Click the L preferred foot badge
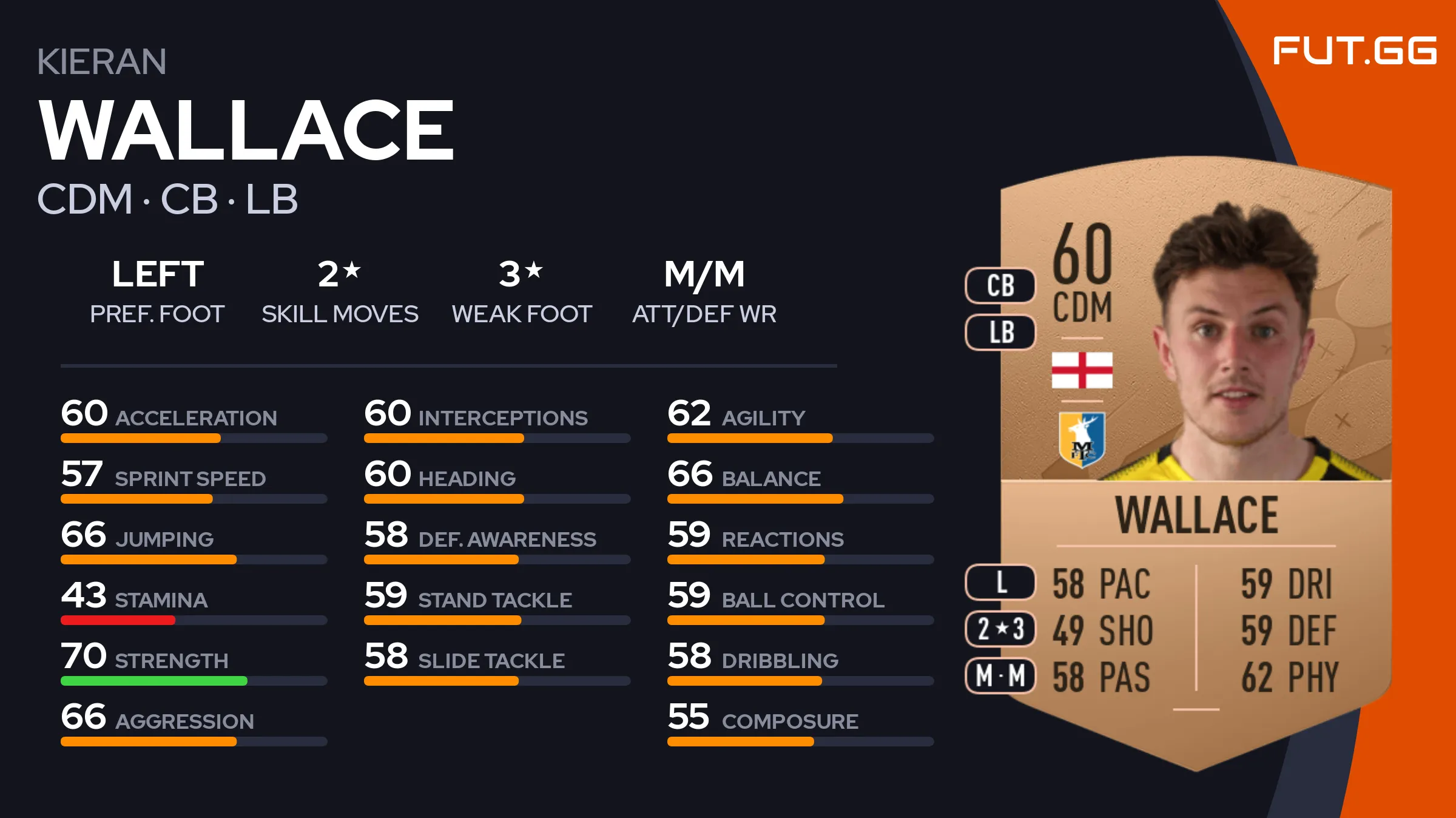 (x=1000, y=583)
